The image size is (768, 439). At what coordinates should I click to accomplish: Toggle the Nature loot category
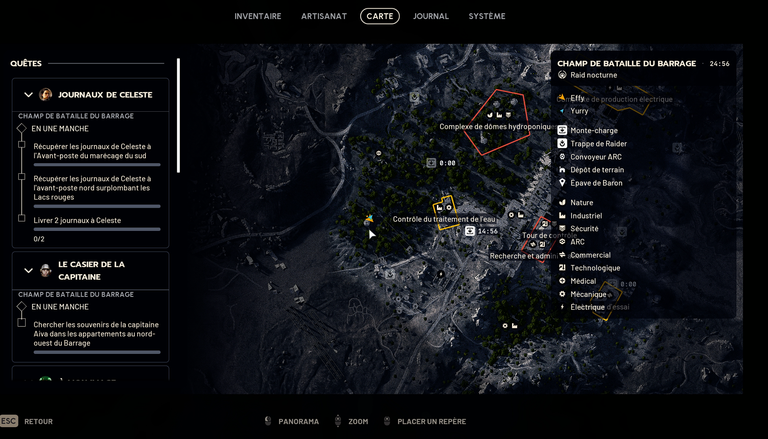coord(581,203)
